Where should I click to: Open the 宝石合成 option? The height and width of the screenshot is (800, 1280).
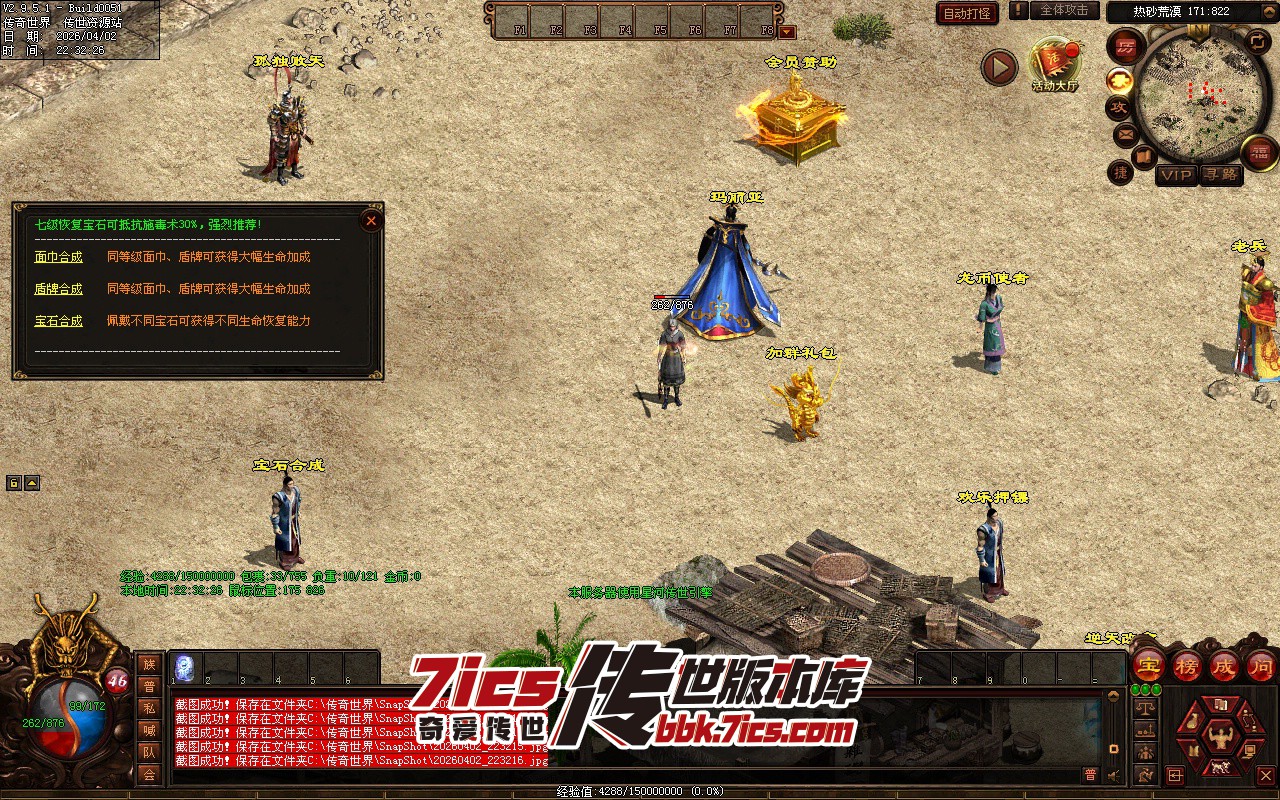[x=58, y=321]
